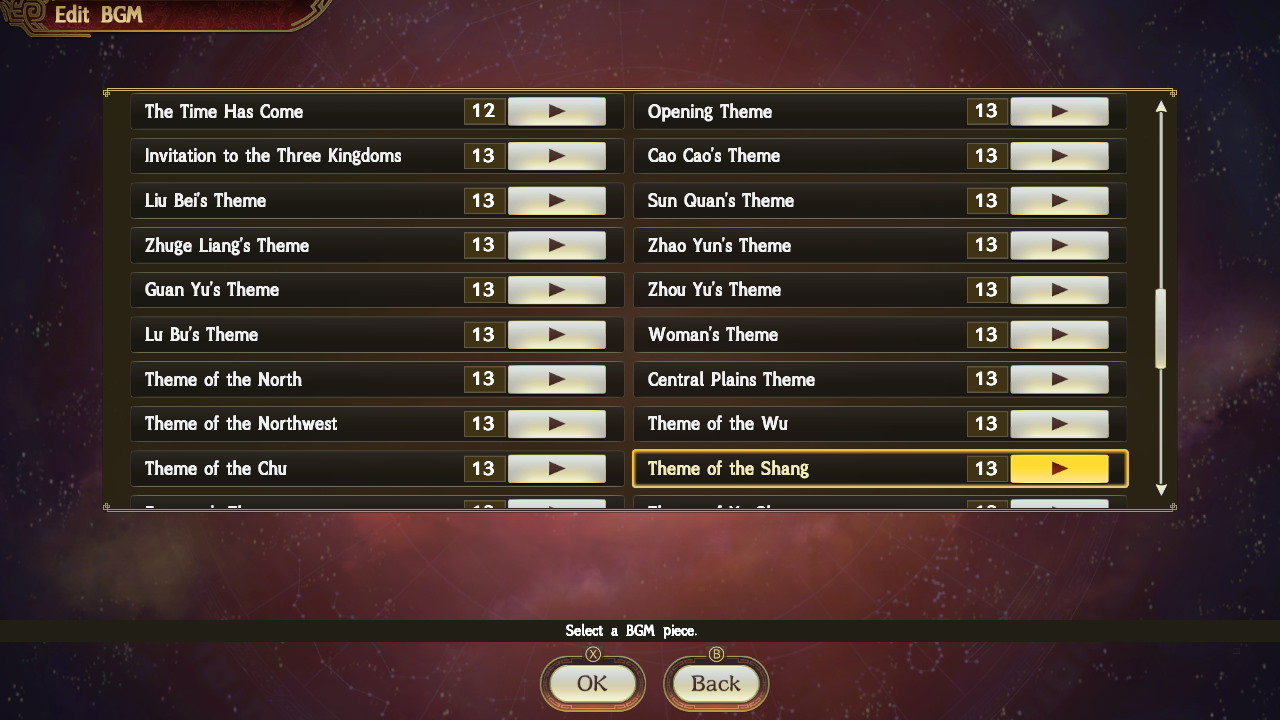Play Cao Cao's Theme

[x=1060, y=156]
